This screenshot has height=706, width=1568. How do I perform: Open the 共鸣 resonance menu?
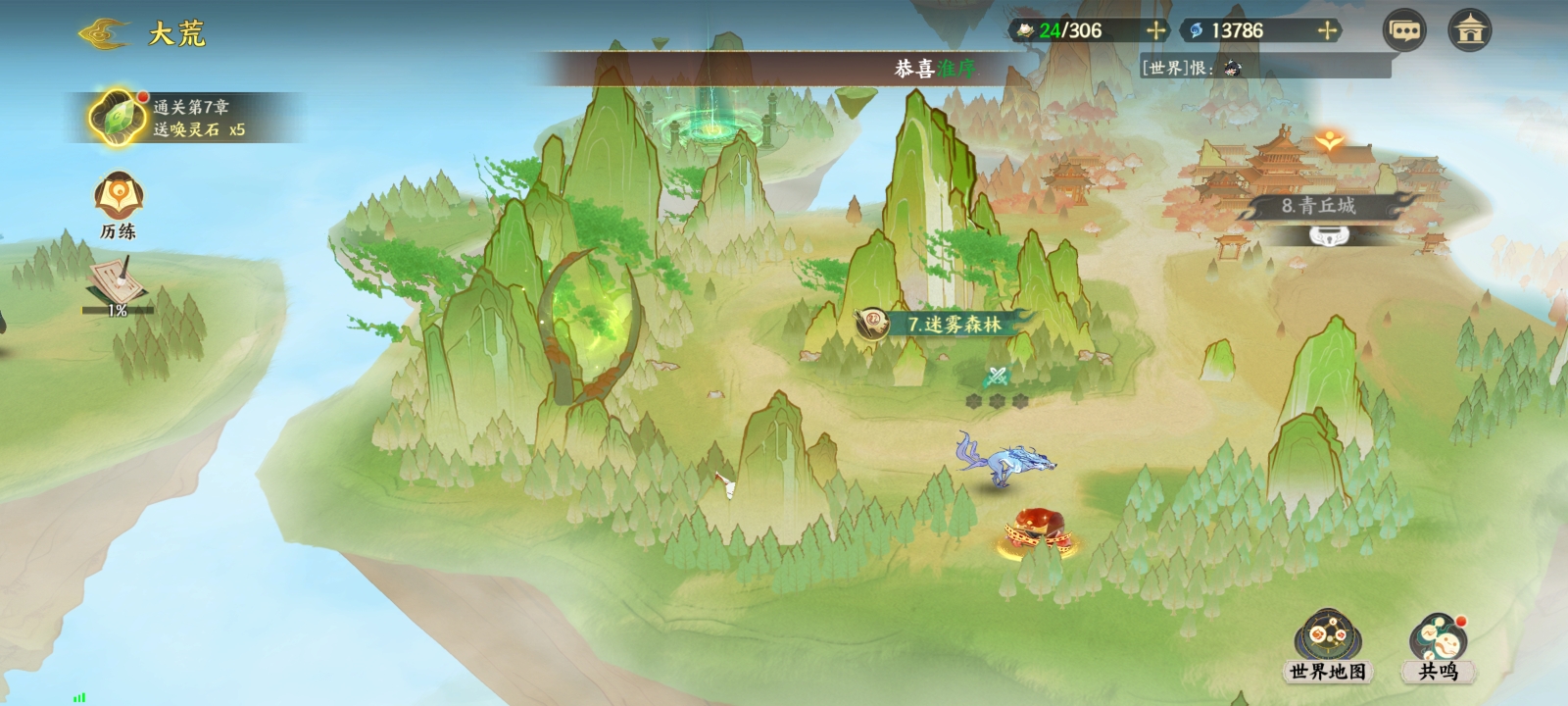[1438, 647]
